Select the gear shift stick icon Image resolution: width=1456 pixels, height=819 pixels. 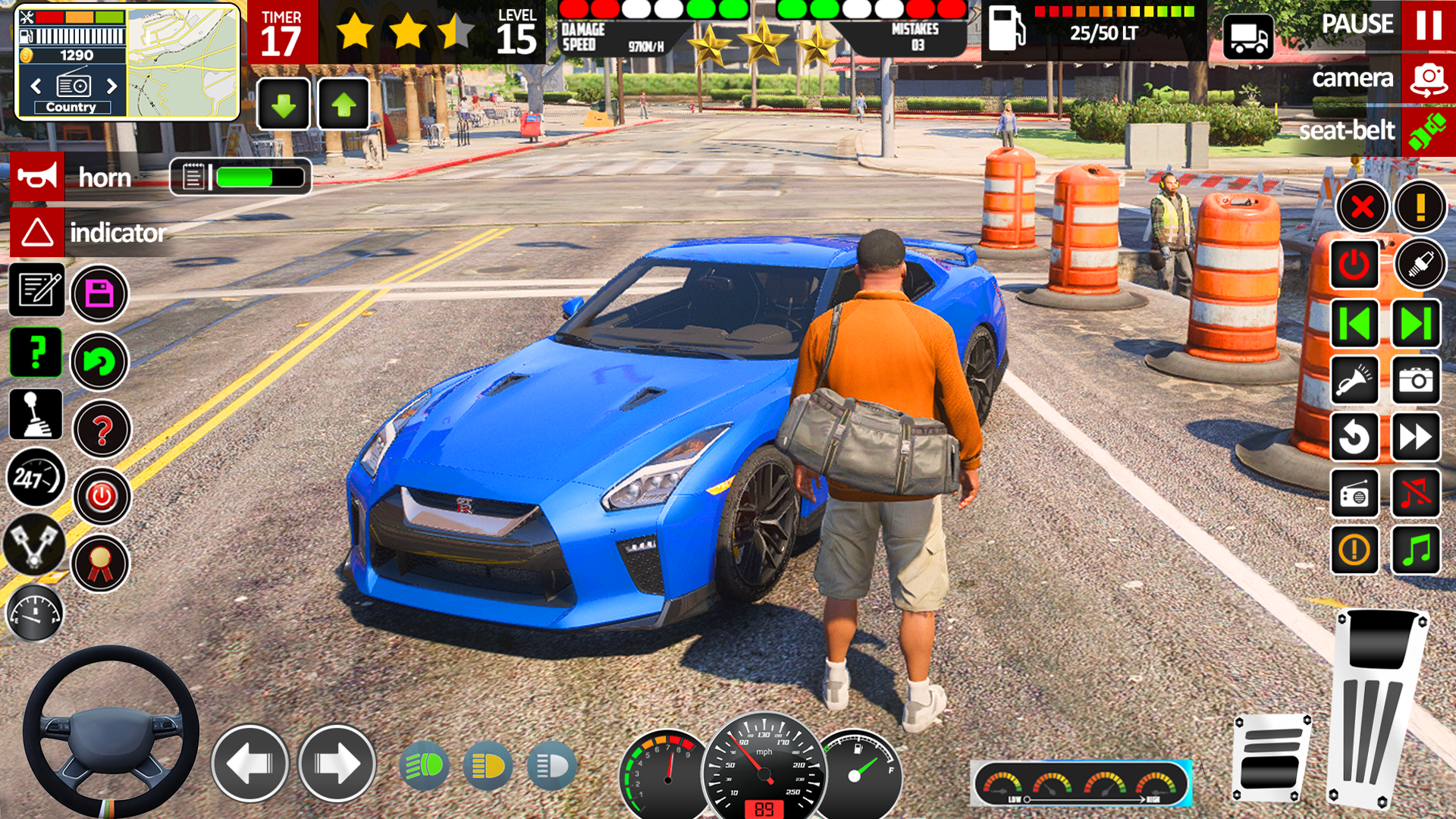tap(36, 414)
